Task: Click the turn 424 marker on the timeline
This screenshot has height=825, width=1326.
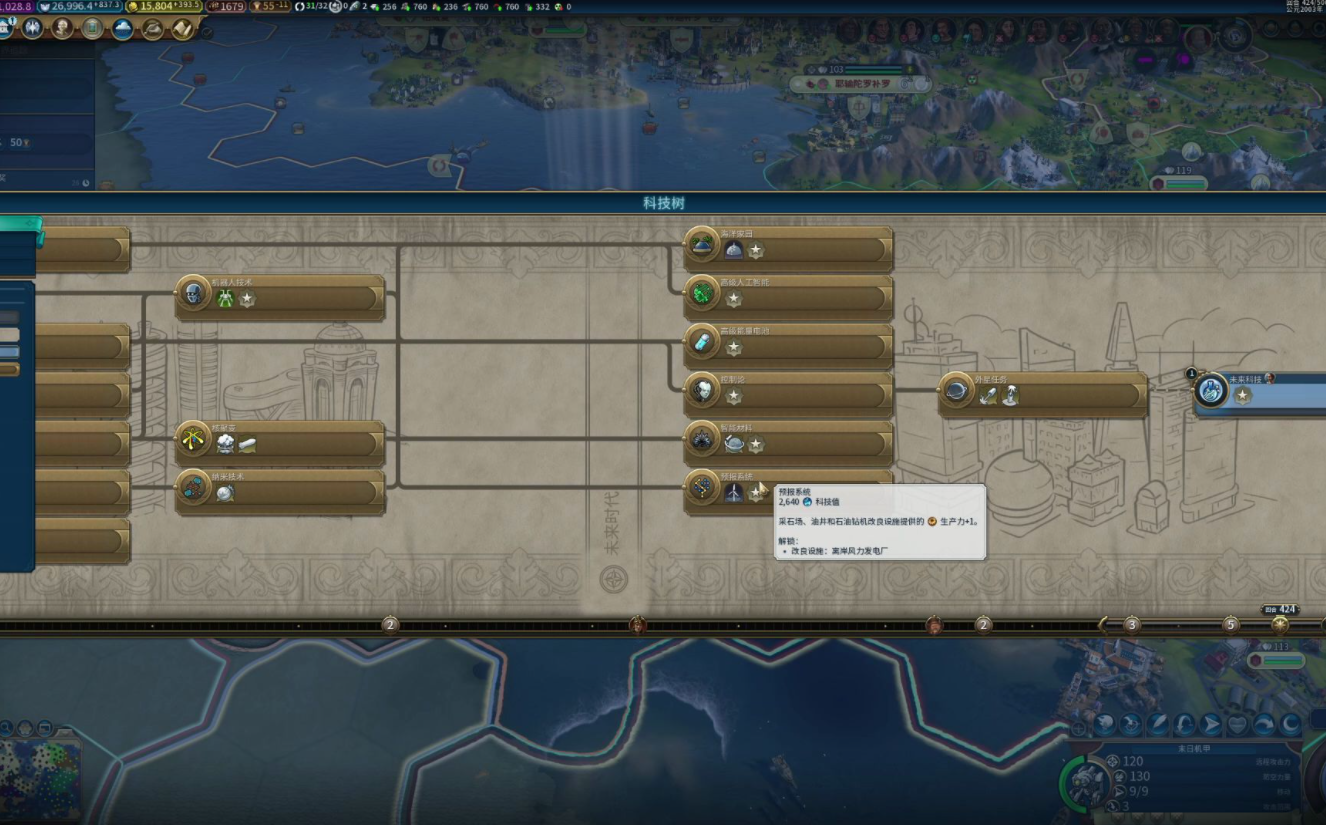Action: tap(1279, 623)
